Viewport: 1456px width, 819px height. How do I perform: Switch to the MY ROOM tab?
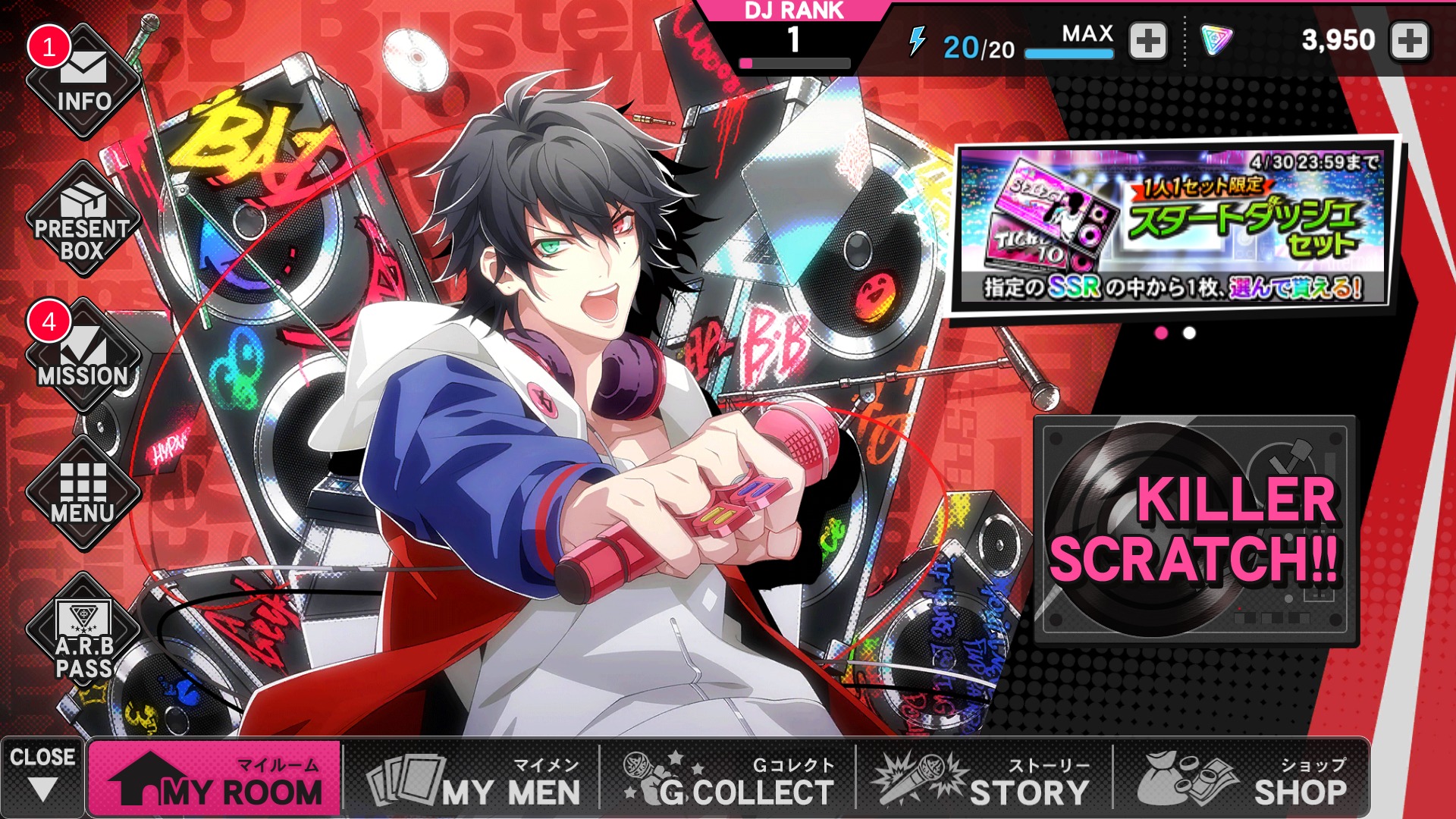tap(215, 779)
